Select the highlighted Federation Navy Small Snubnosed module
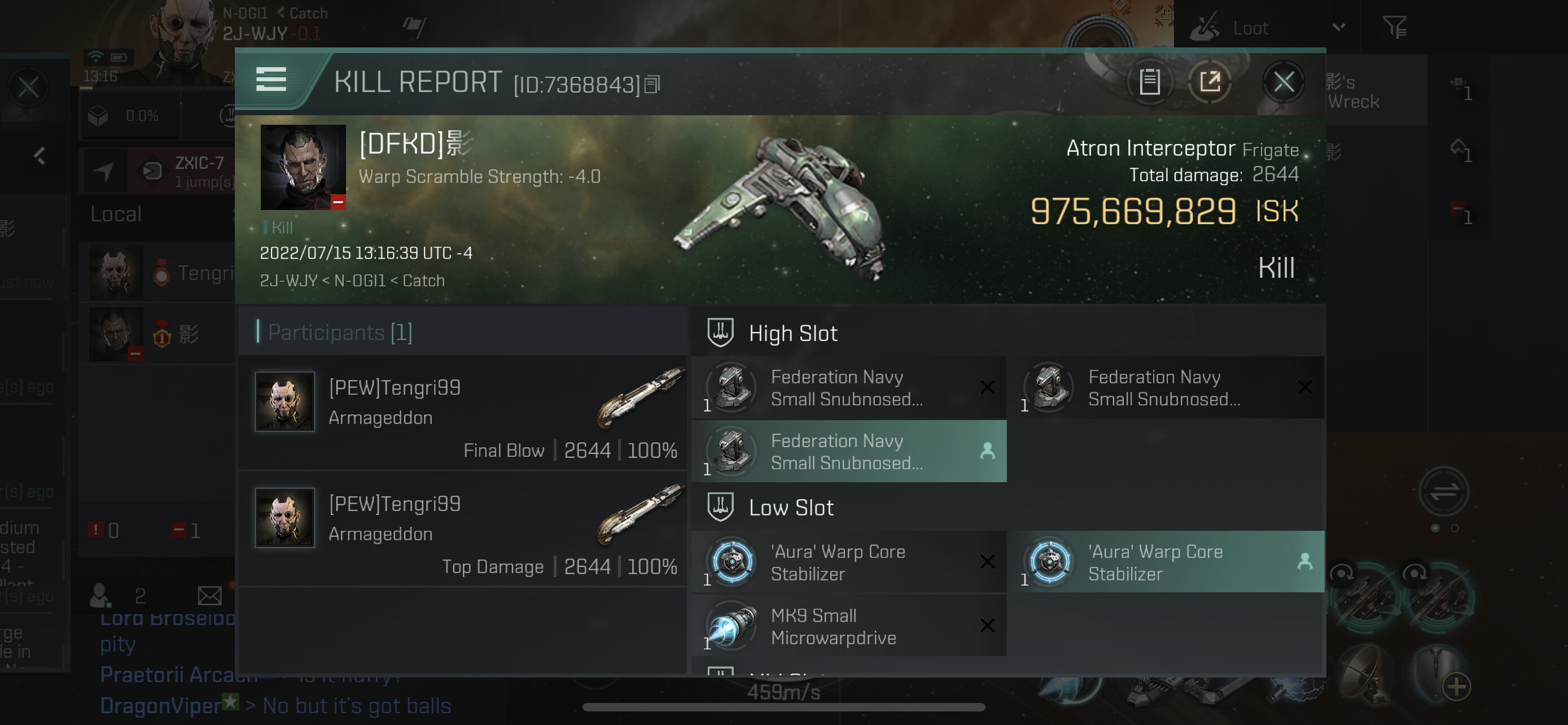This screenshot has width=1568, height=725. (848, 451)
